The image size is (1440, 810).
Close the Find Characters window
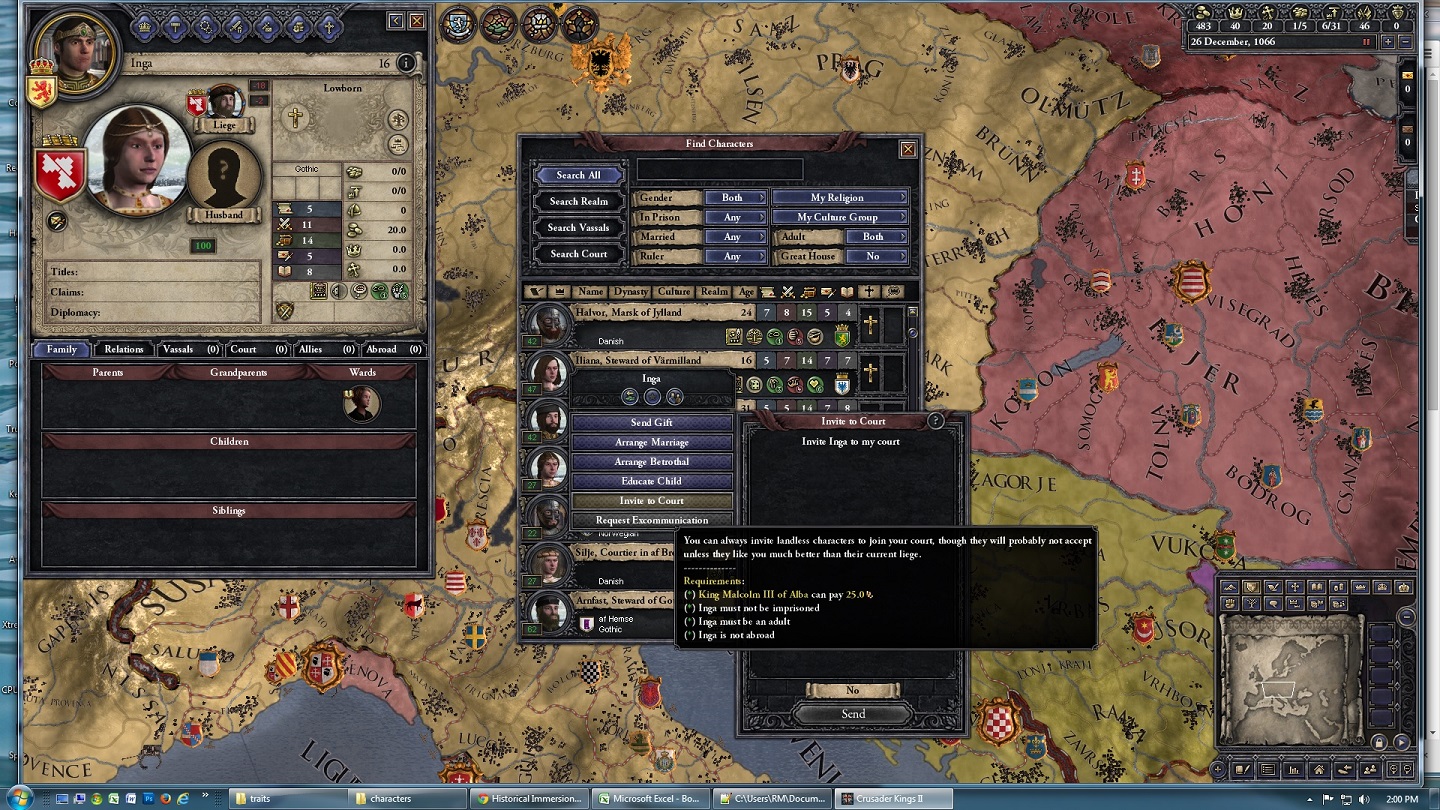[908, 149]
